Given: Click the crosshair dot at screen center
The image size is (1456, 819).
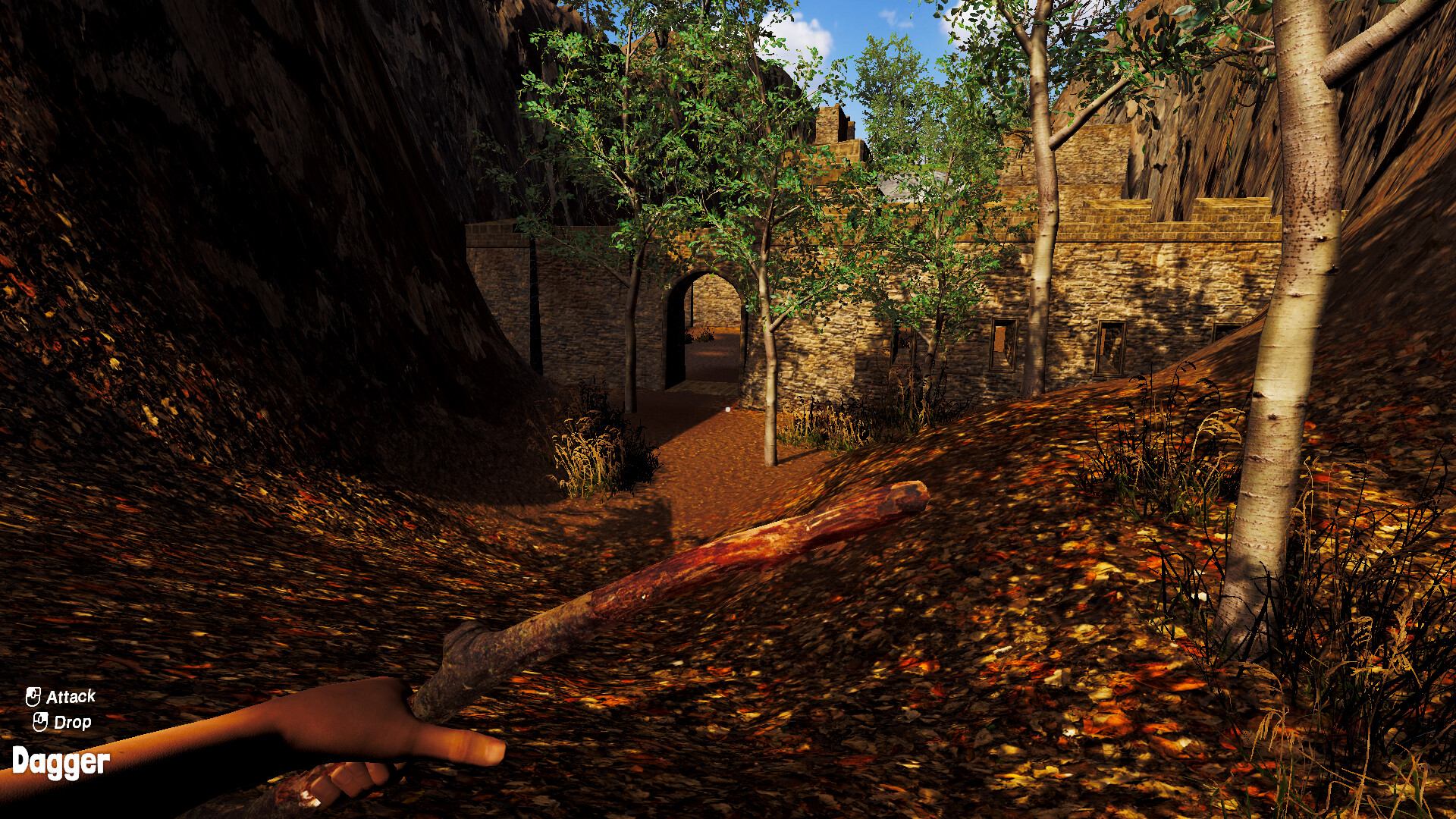Looking at the screenshot, I should pos(728,409).
